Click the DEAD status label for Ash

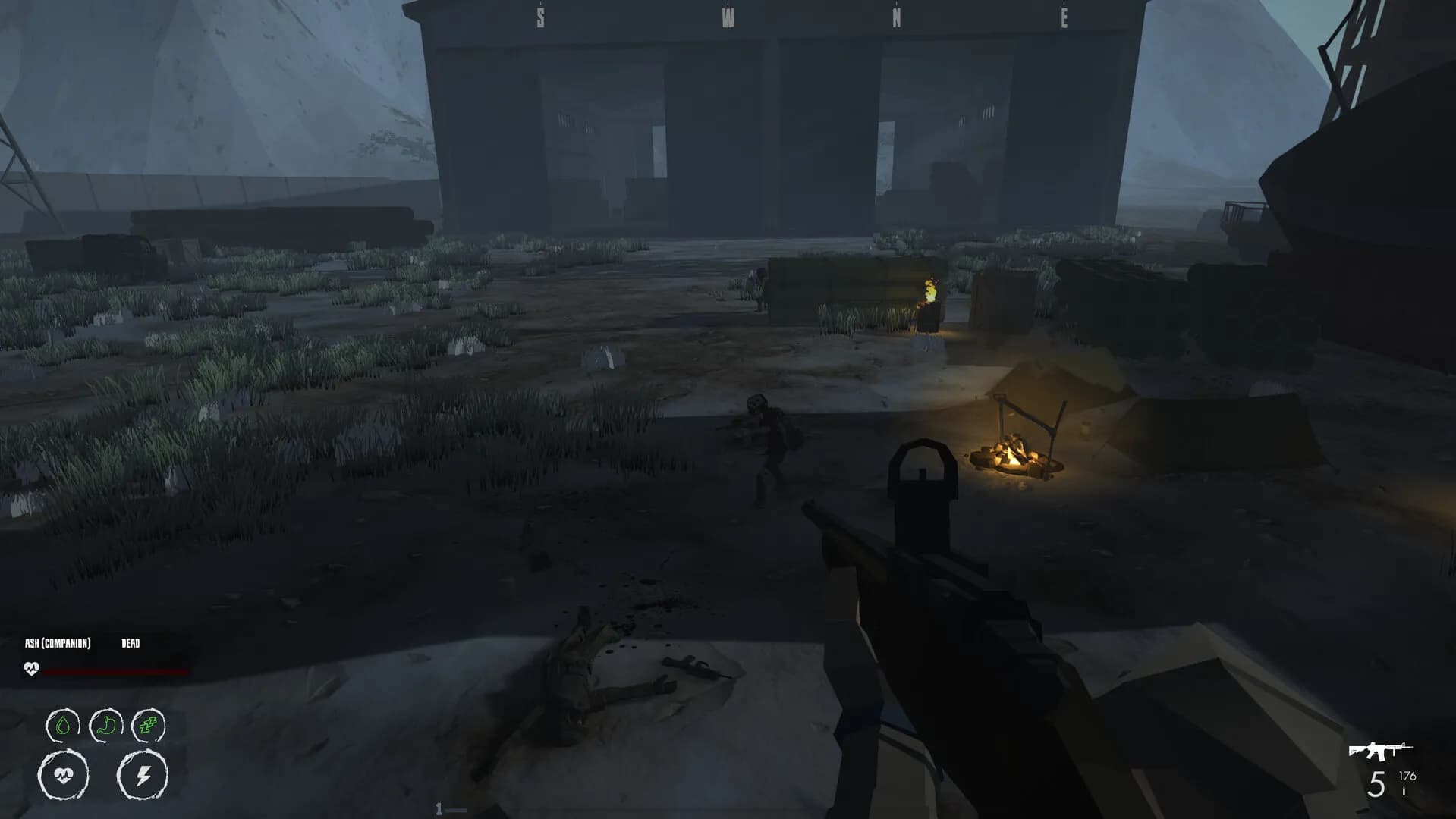[x=129, y=642]
